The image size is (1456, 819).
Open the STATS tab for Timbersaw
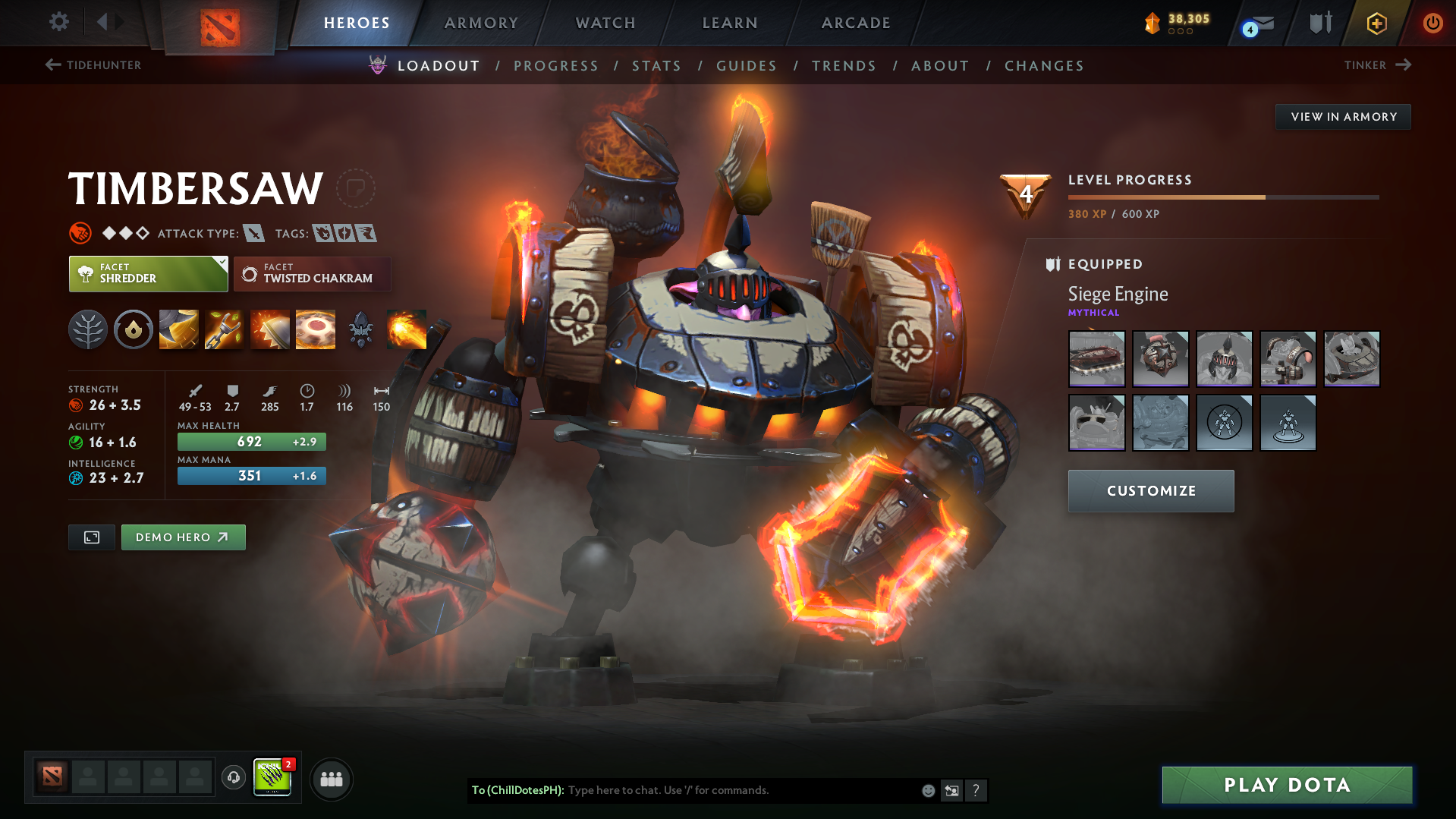[x=656, y=66]
